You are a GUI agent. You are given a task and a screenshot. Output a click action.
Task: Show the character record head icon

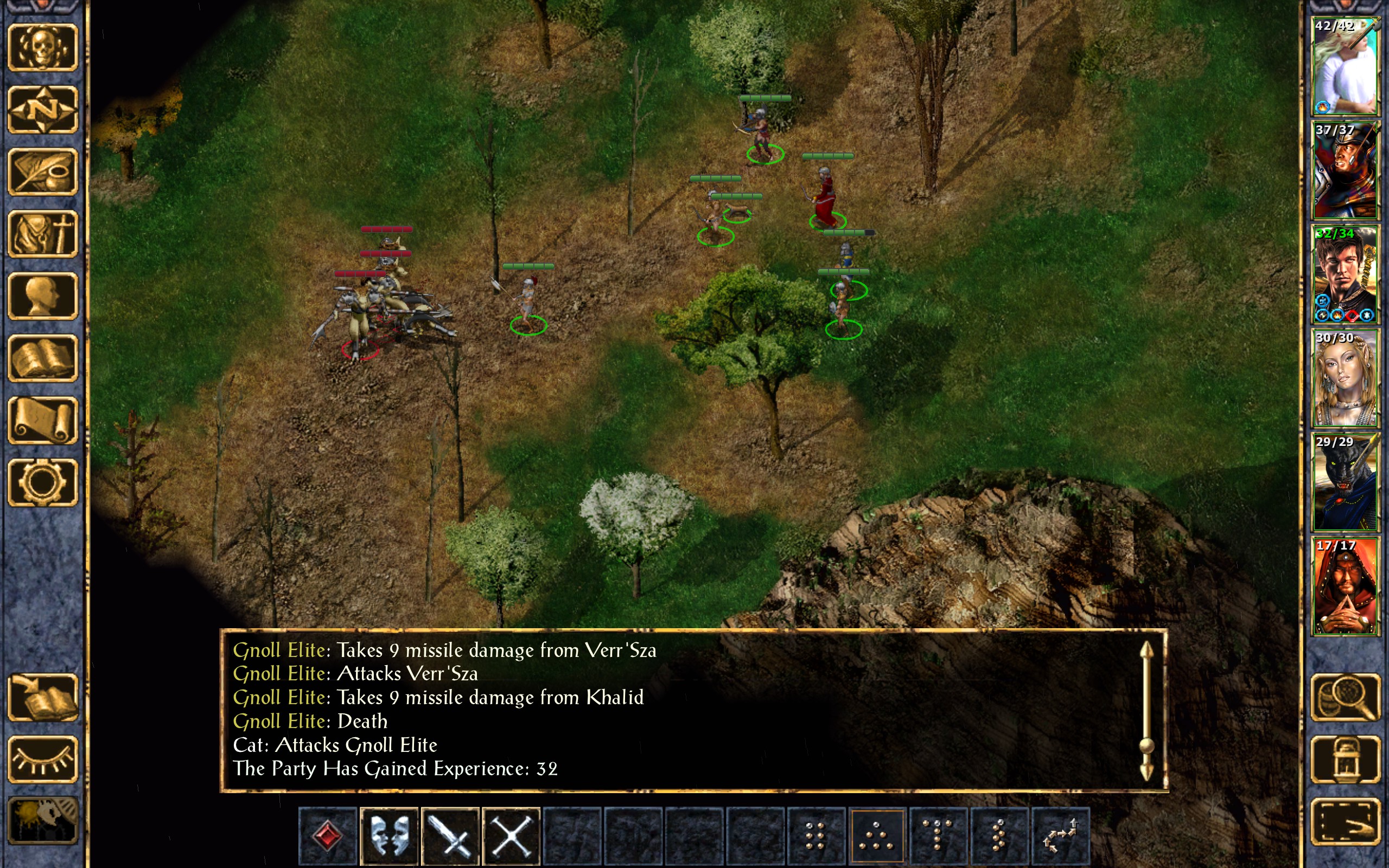tap(42, 296)
